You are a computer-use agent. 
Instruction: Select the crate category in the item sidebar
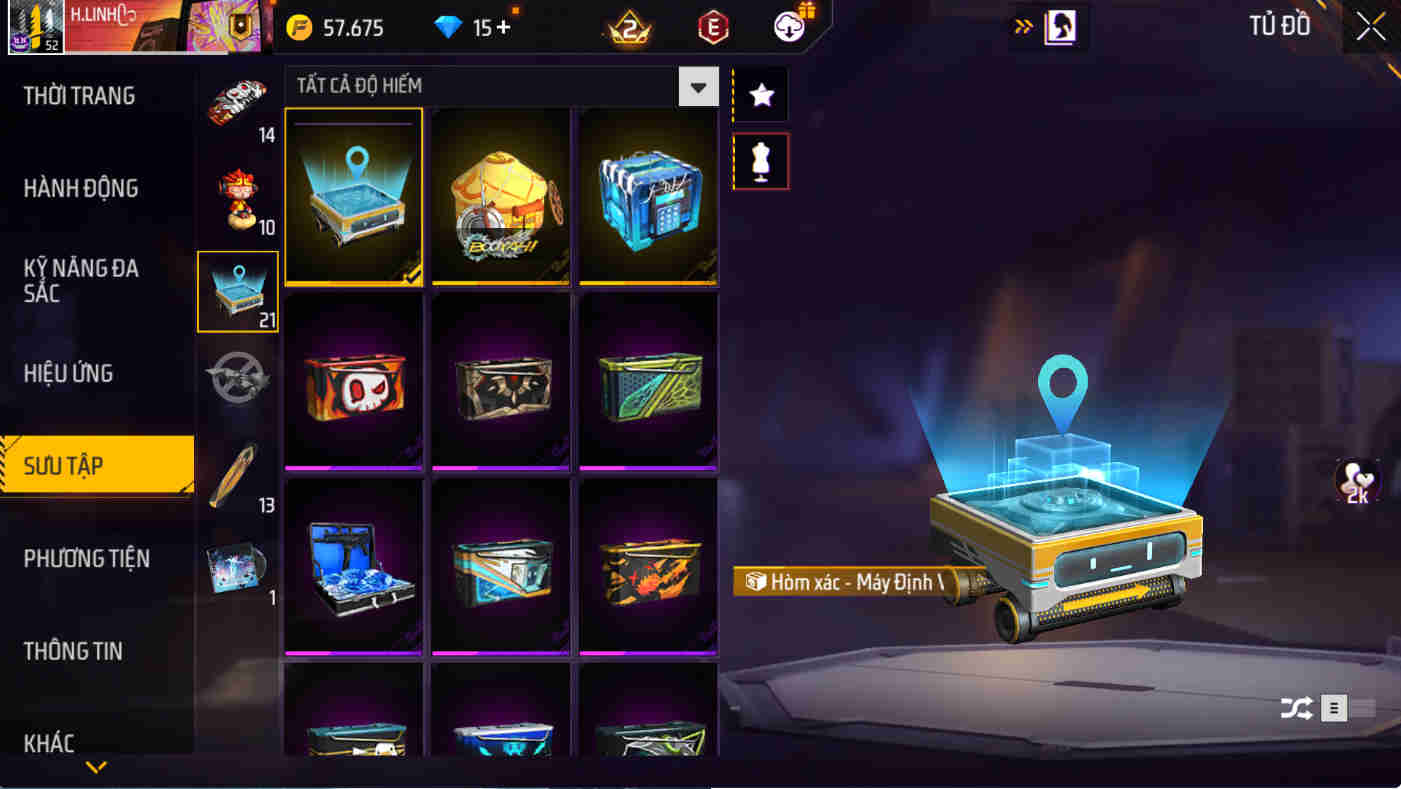tap(237, 291)
